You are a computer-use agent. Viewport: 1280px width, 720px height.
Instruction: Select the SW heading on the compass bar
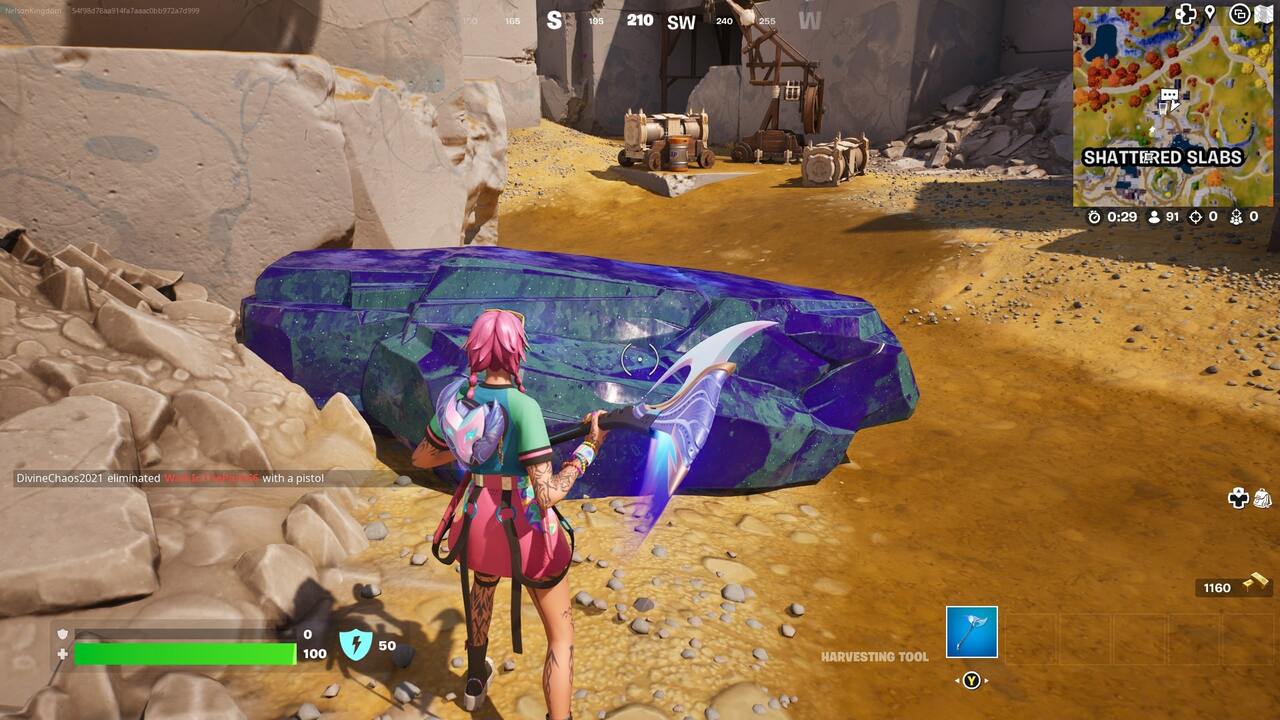681,22
